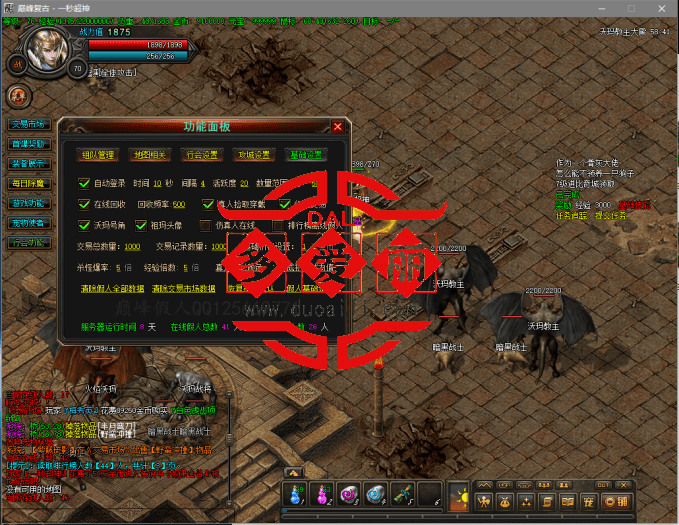Use the pink potion in hotbar slot 2
679x525 pixels.
[323, 493]
